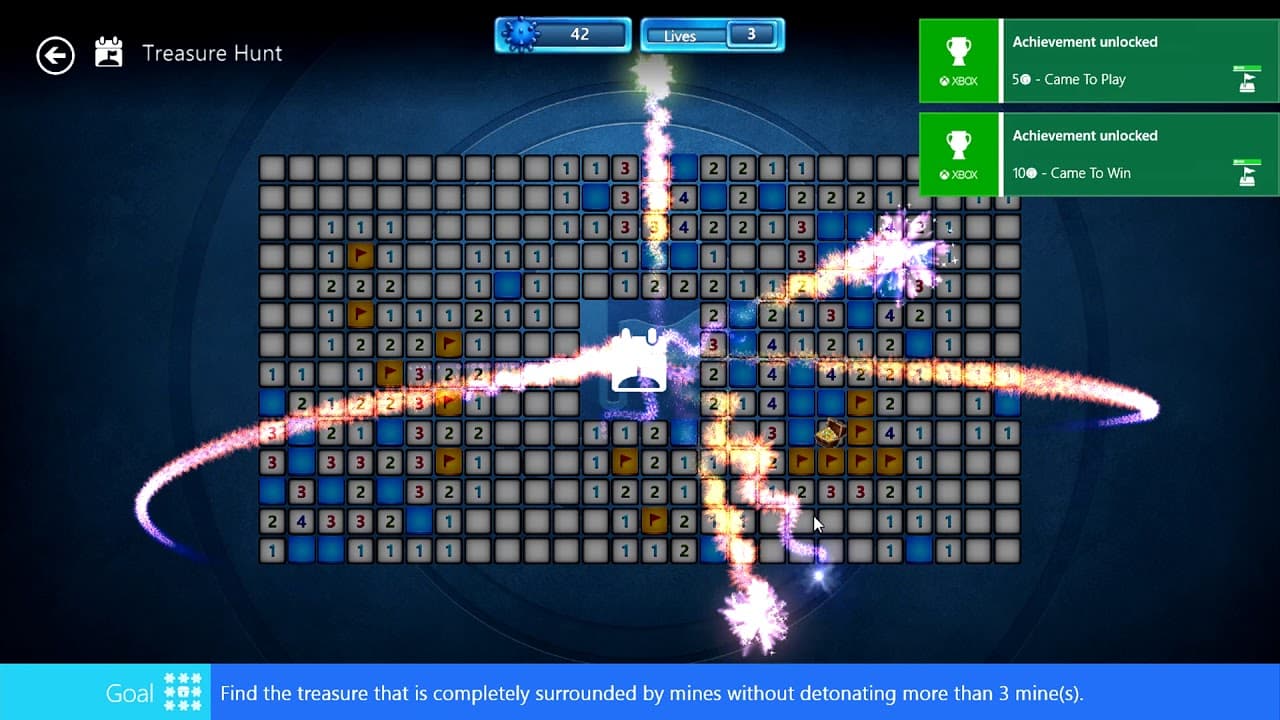Toggle the flag on the leftmost flagged tile
Screen dimensions: 1280x720
pos(361,256)
